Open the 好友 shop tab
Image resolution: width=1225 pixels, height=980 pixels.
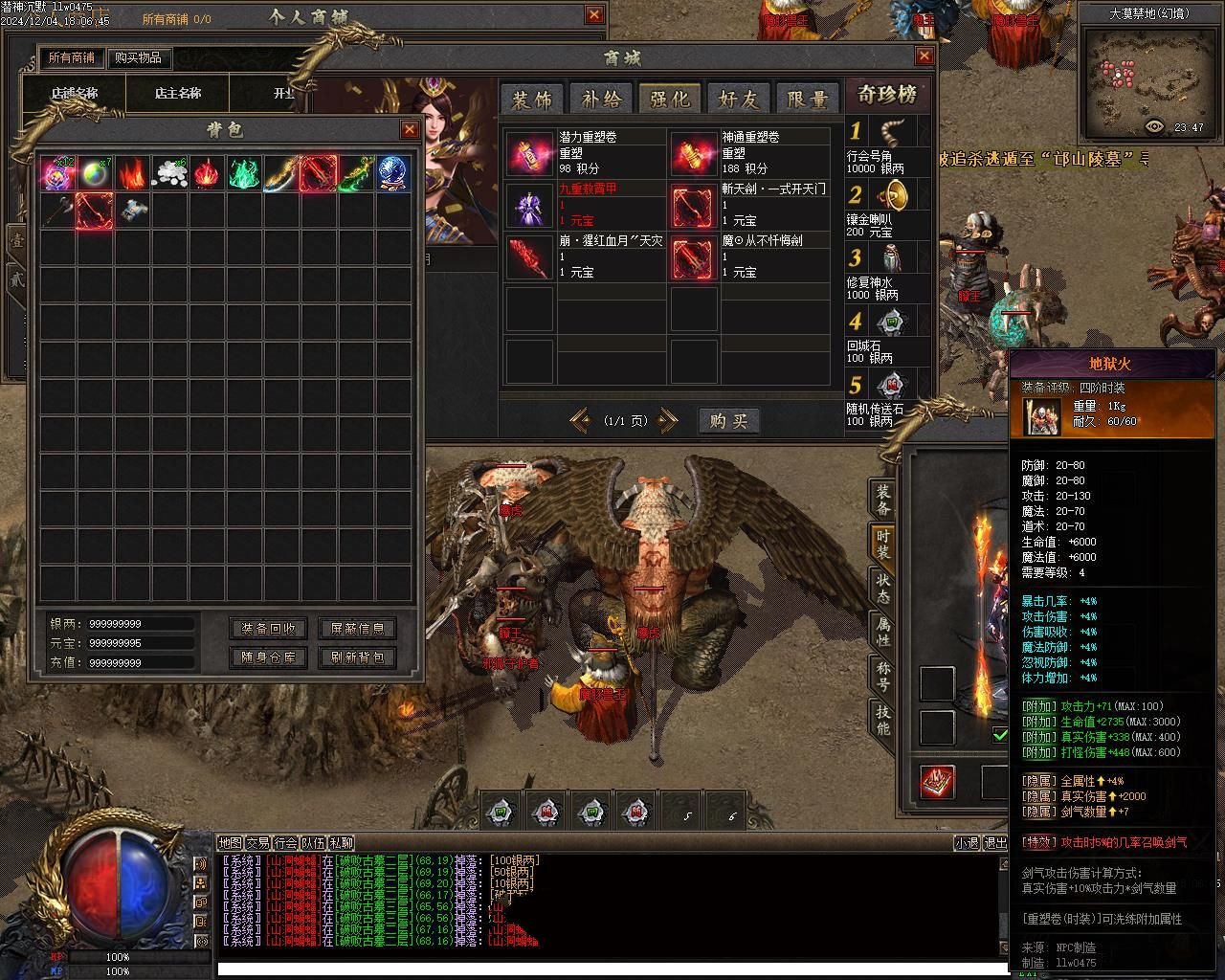click(738, 99)
